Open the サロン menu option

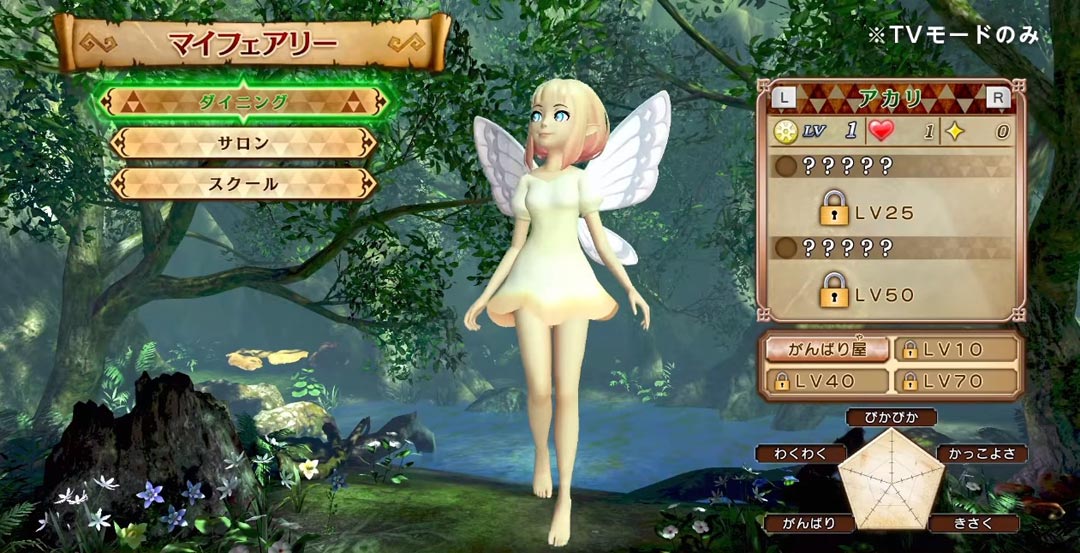click(x=243, y=143)
